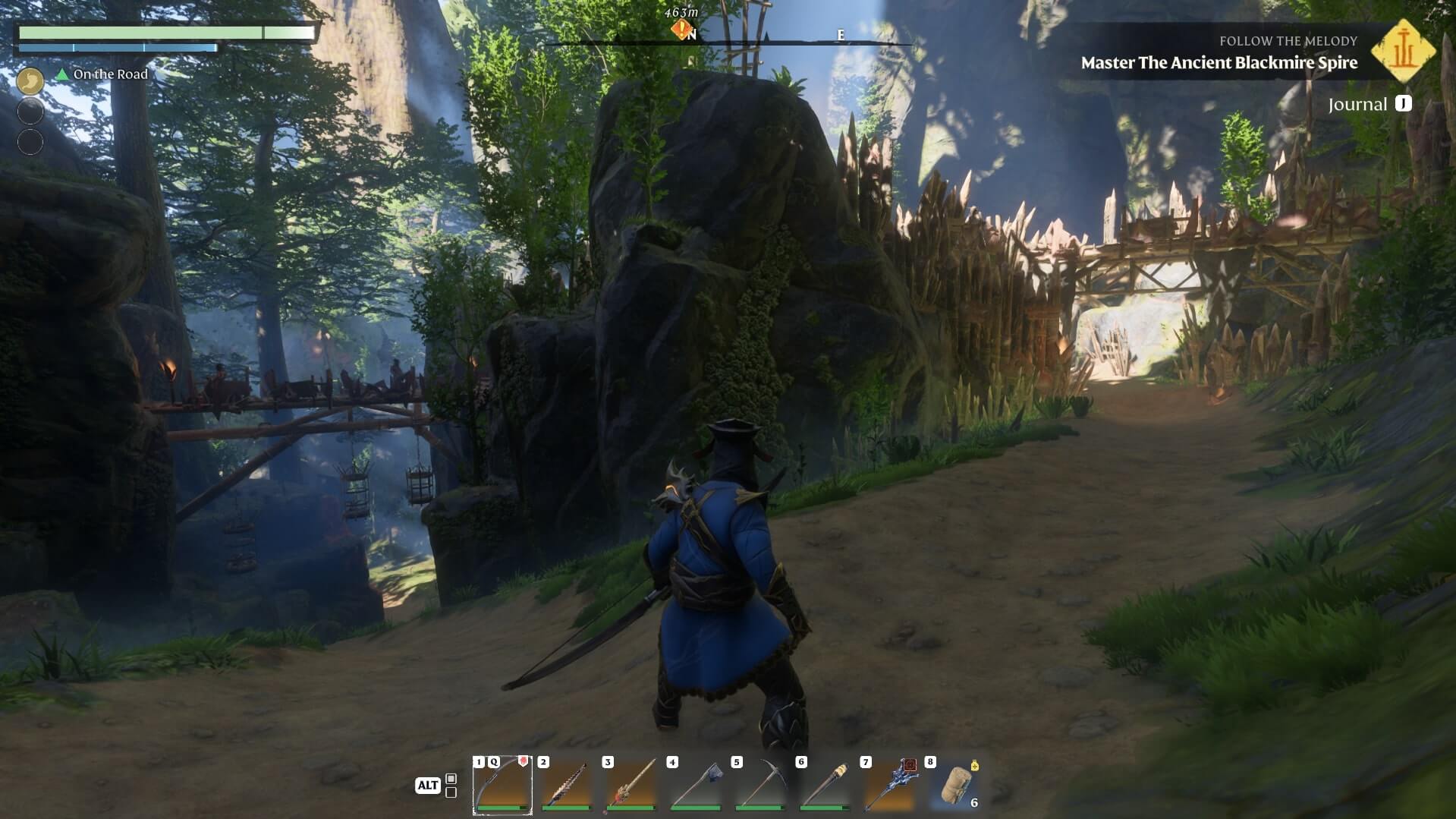Click the quest marker on the compass
The width and height of the screenshot is (1456, 819).
coord(681,30)
